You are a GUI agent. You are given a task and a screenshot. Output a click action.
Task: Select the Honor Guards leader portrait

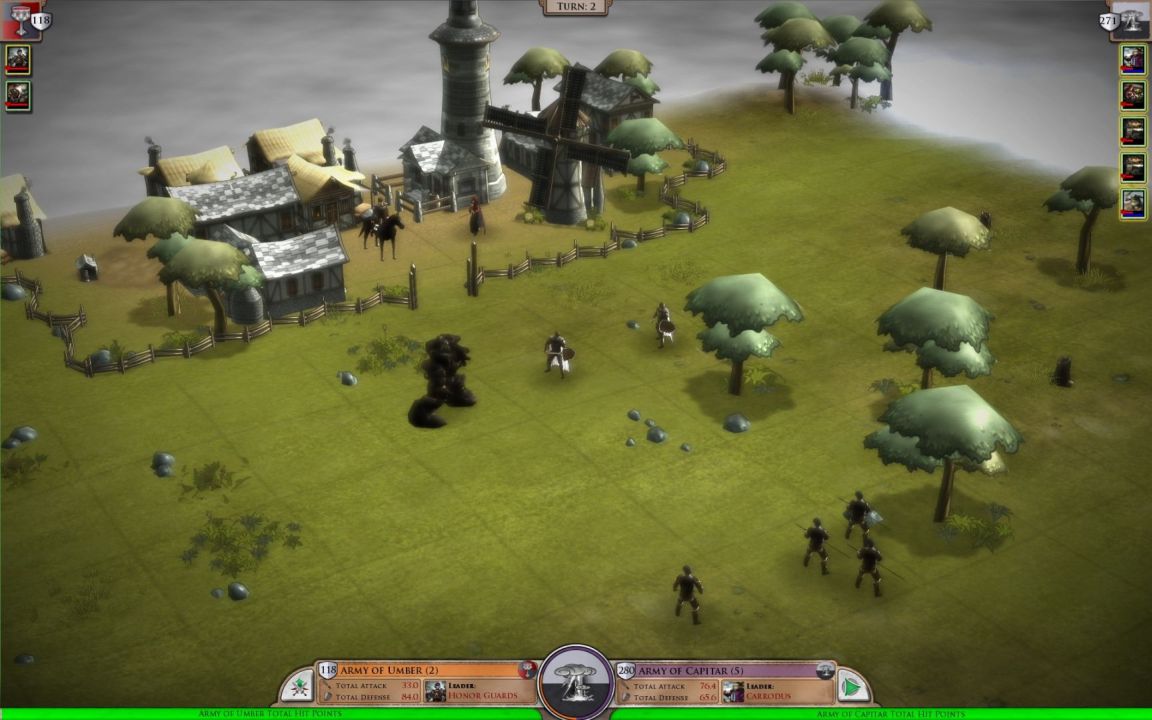point(435,691)
